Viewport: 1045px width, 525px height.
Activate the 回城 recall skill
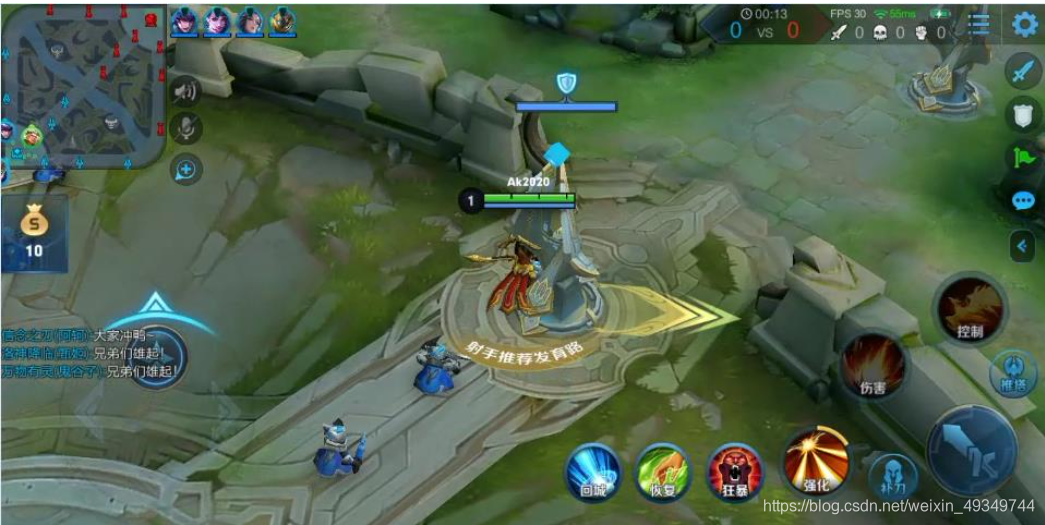pos(593,471)
